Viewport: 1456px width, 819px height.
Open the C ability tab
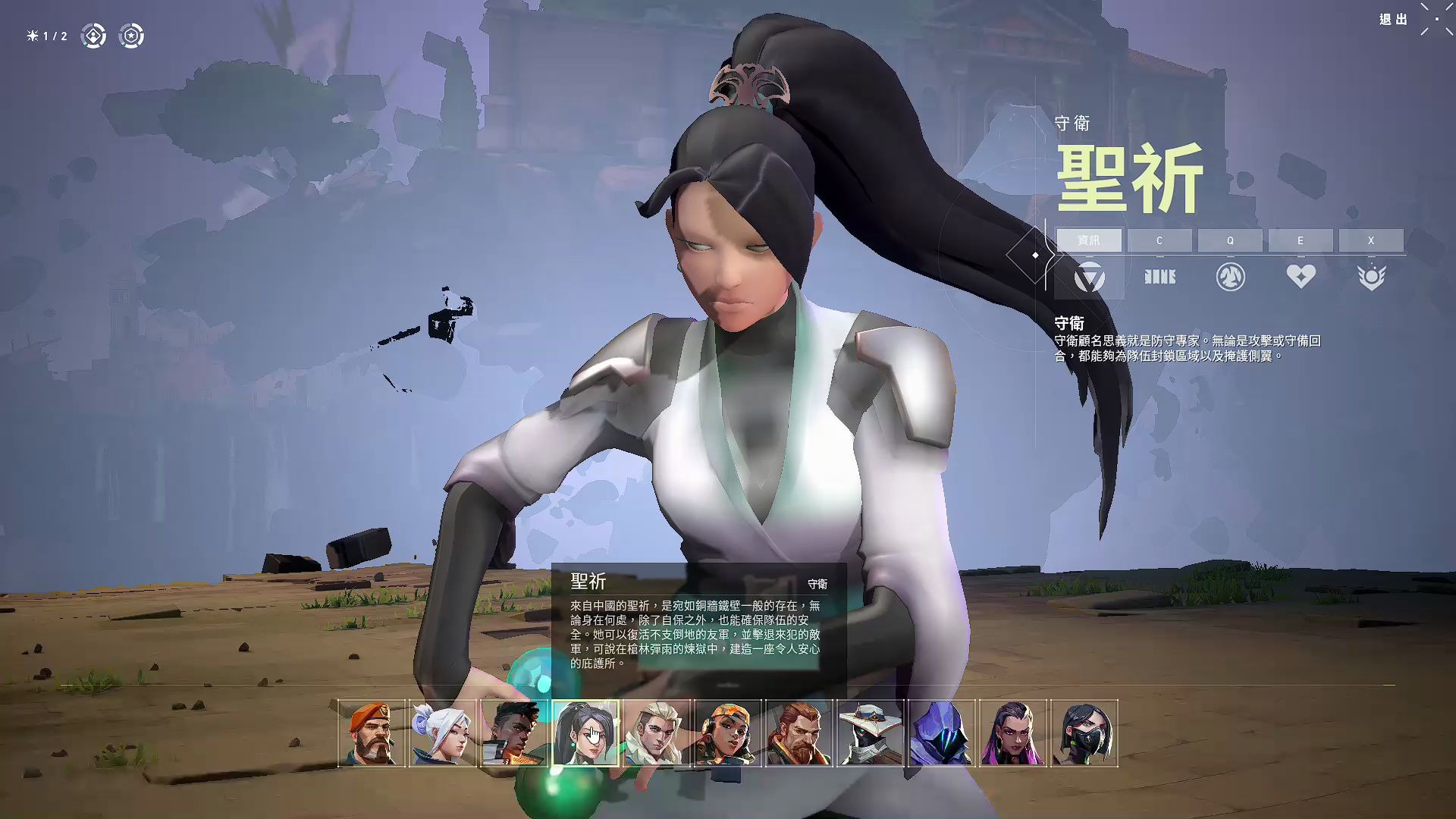[1159, 240]
